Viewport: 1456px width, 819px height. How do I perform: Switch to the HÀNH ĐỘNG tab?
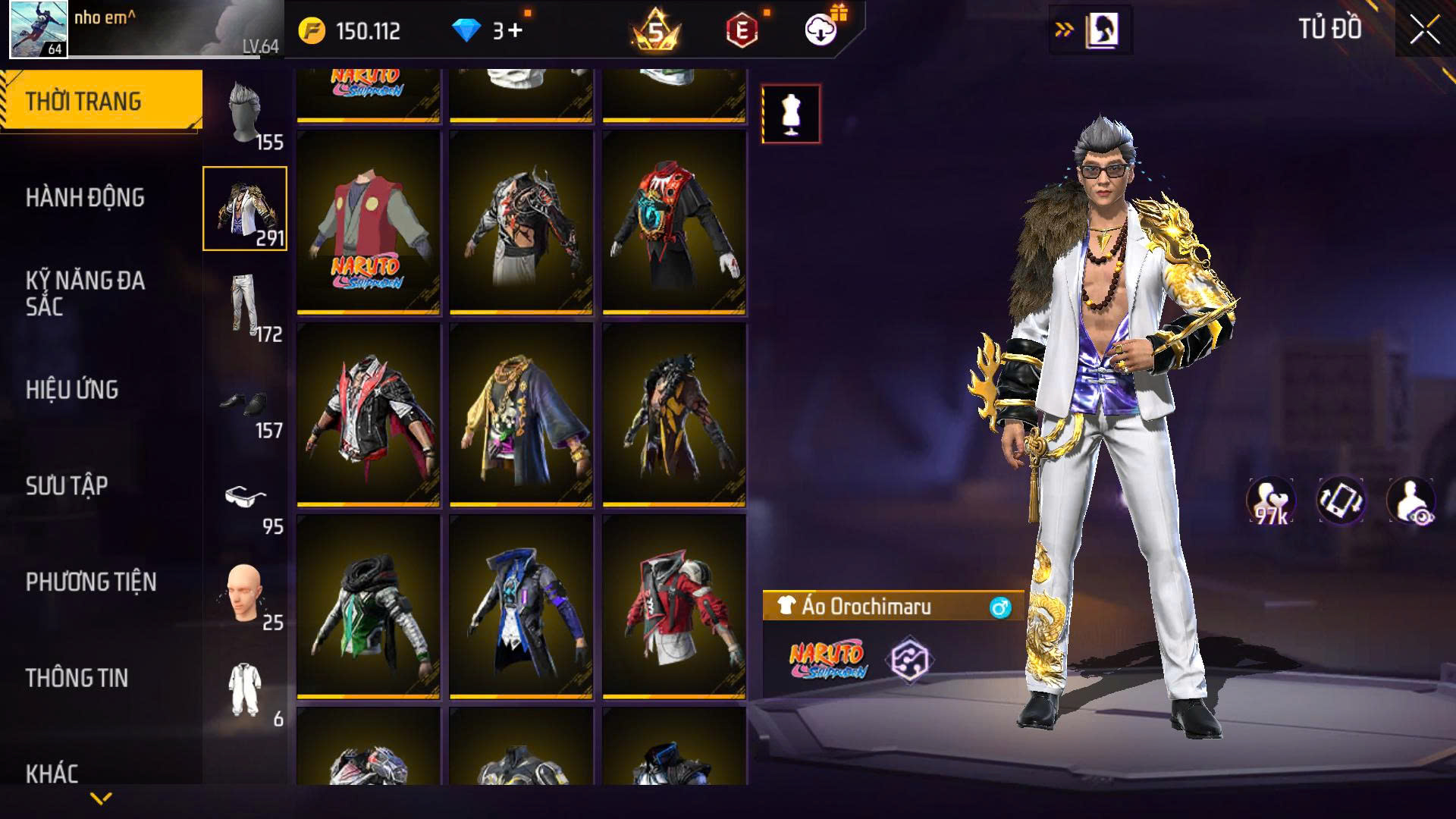[x=85, y=198]
